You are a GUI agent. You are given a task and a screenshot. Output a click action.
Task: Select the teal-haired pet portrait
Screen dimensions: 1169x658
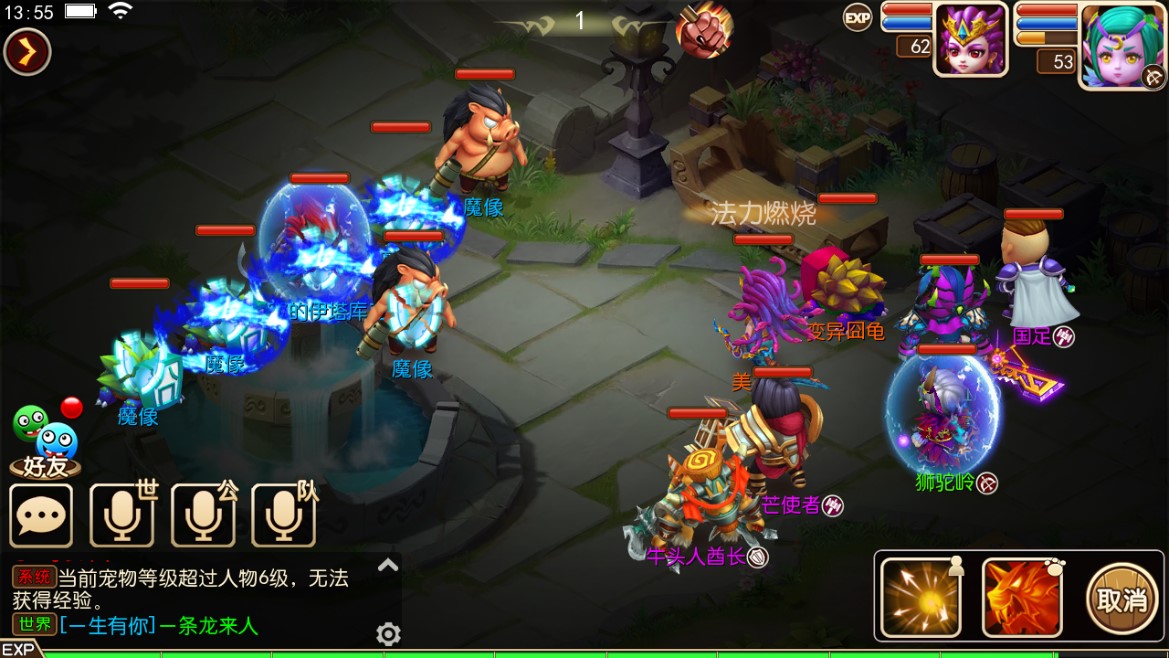coord(1120,45)
